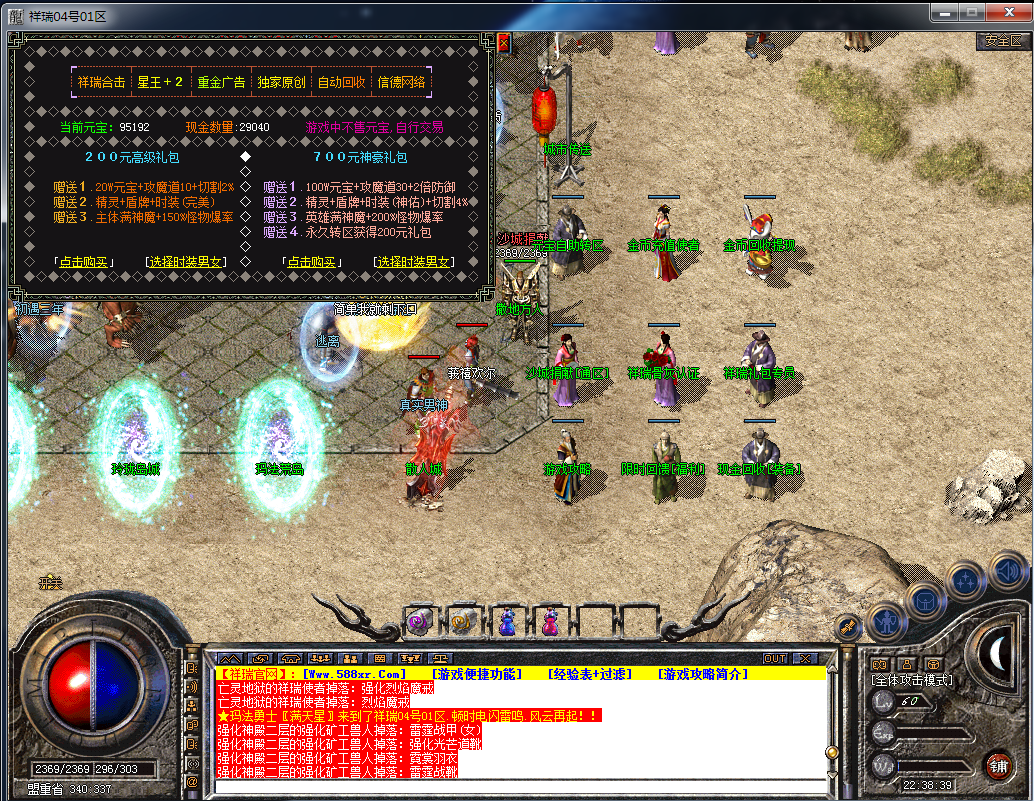Use the orange scroll in the quick belt
Viewport: 1034px width, 801px height.
(463, 623)
